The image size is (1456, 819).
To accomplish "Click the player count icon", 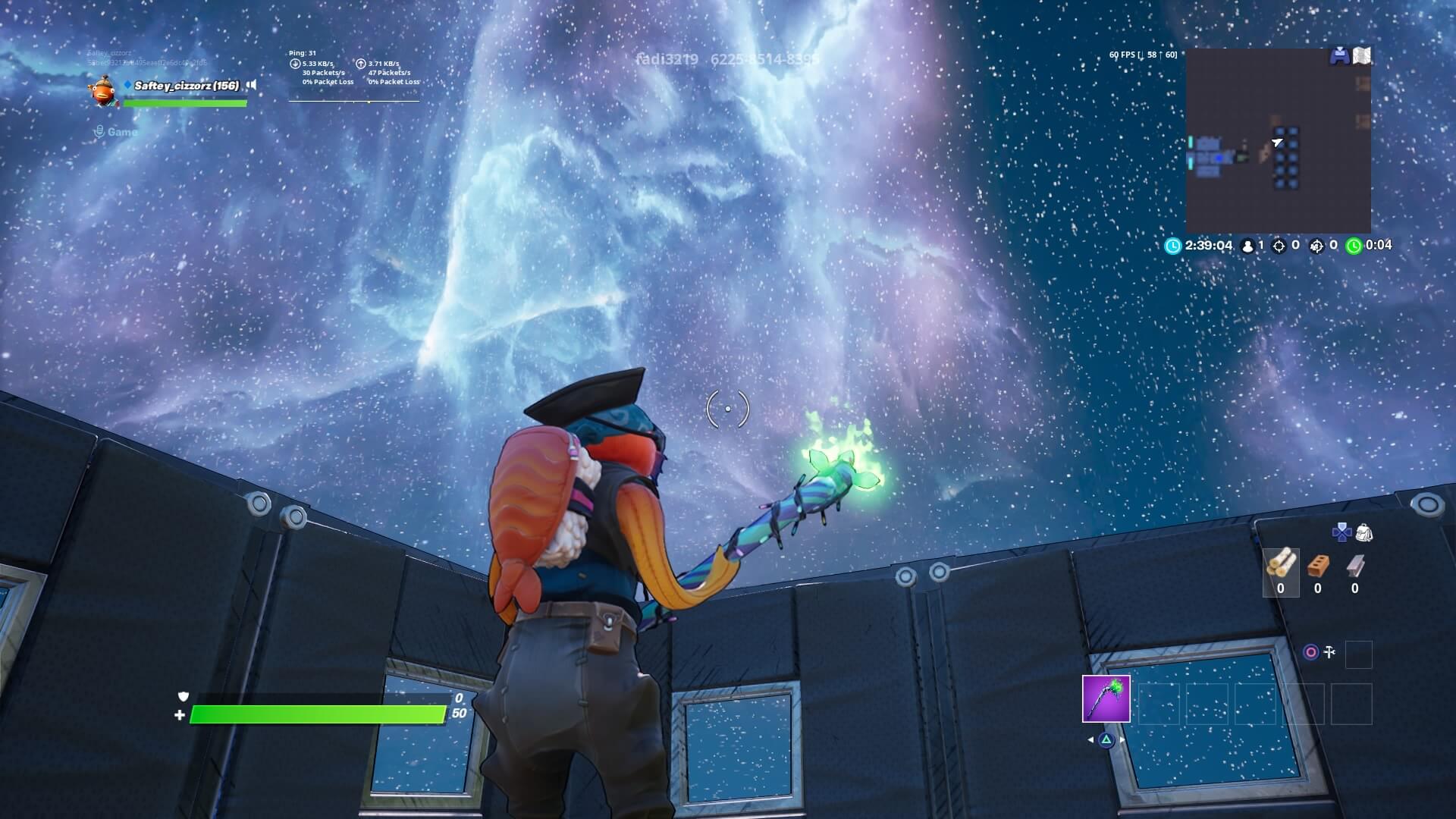I will coord(1247,246).
